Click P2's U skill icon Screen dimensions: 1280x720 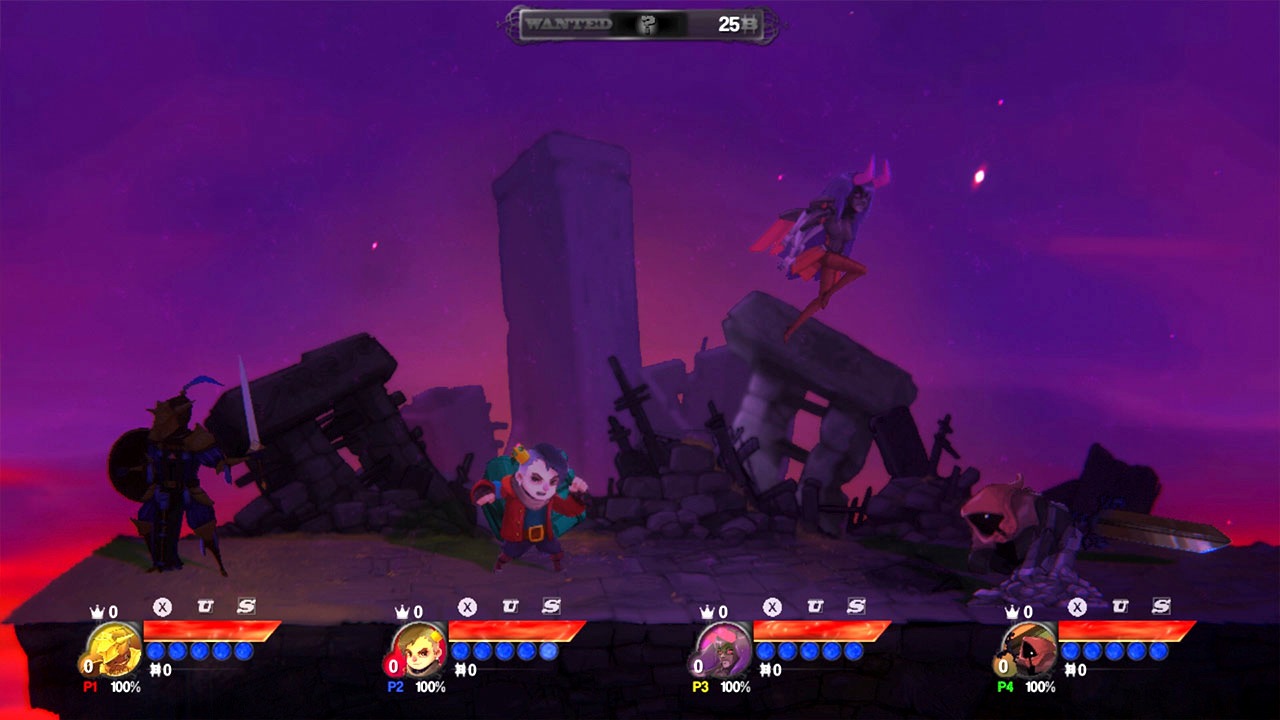[510, 606]
